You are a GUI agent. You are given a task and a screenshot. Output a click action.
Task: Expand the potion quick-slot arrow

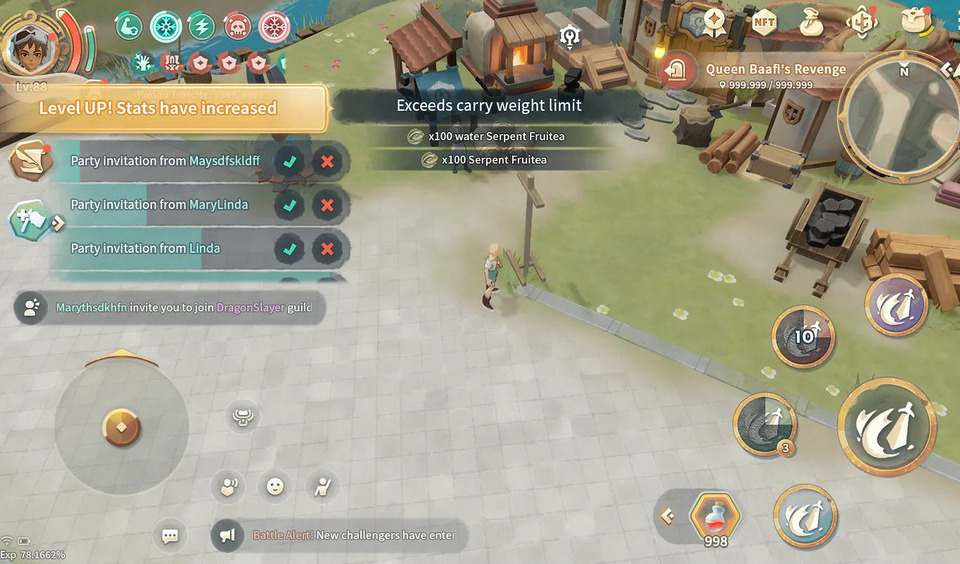tap(668, 517)
